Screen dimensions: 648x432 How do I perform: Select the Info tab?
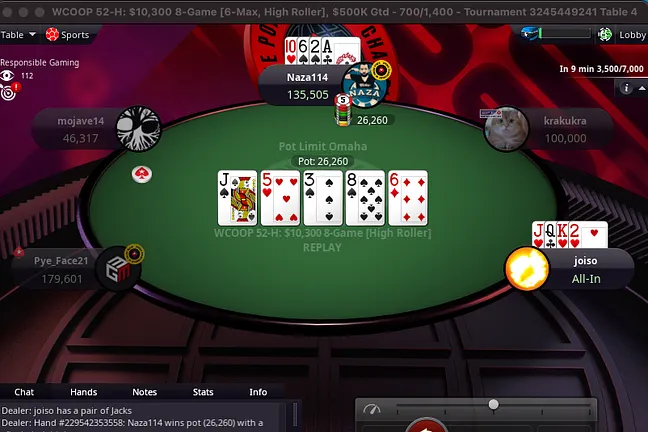click(x=258, y=392)
